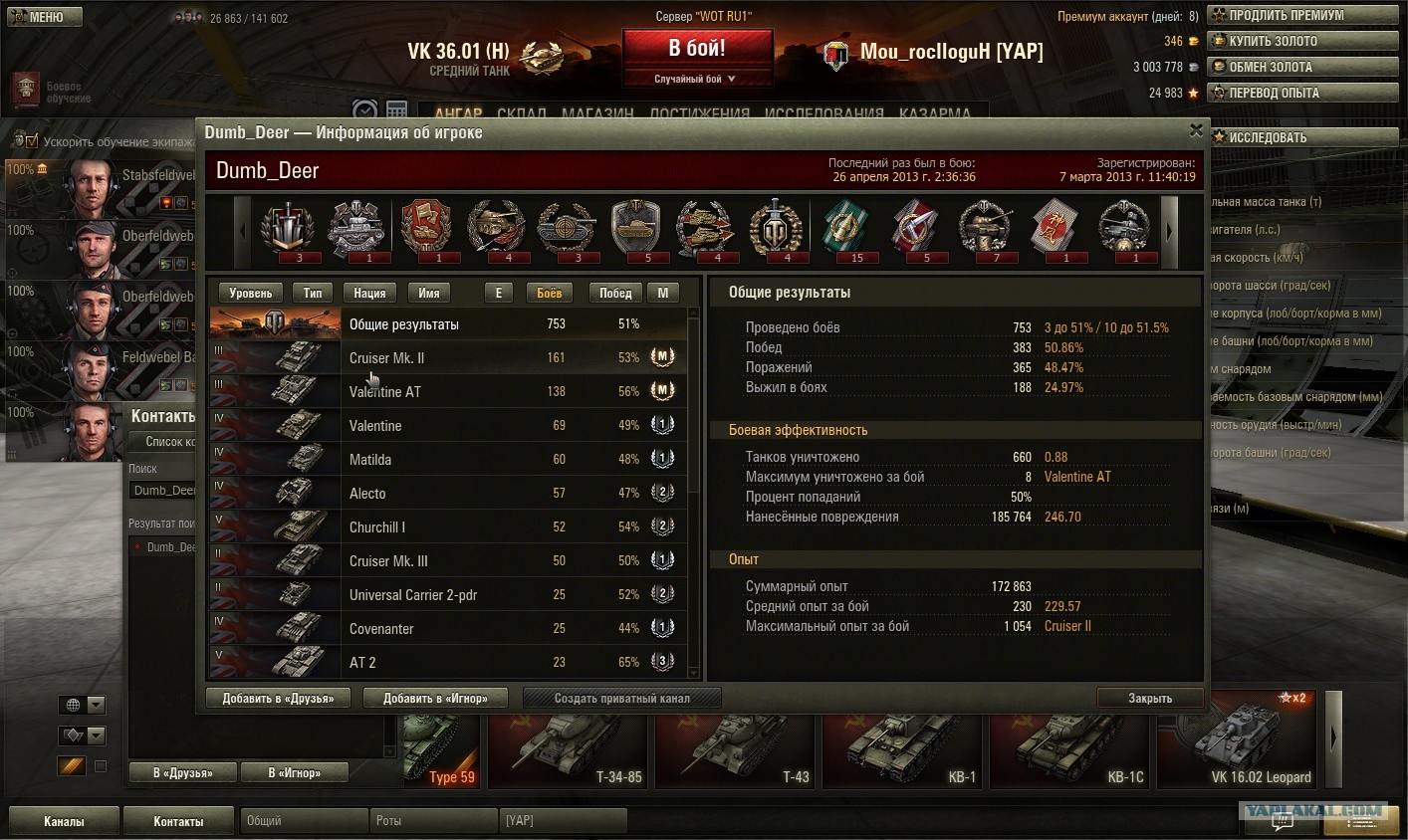Click the Закрыть button
Image resolution: width=1408 pixels, height=840 pixels.
pos(1150,698)
